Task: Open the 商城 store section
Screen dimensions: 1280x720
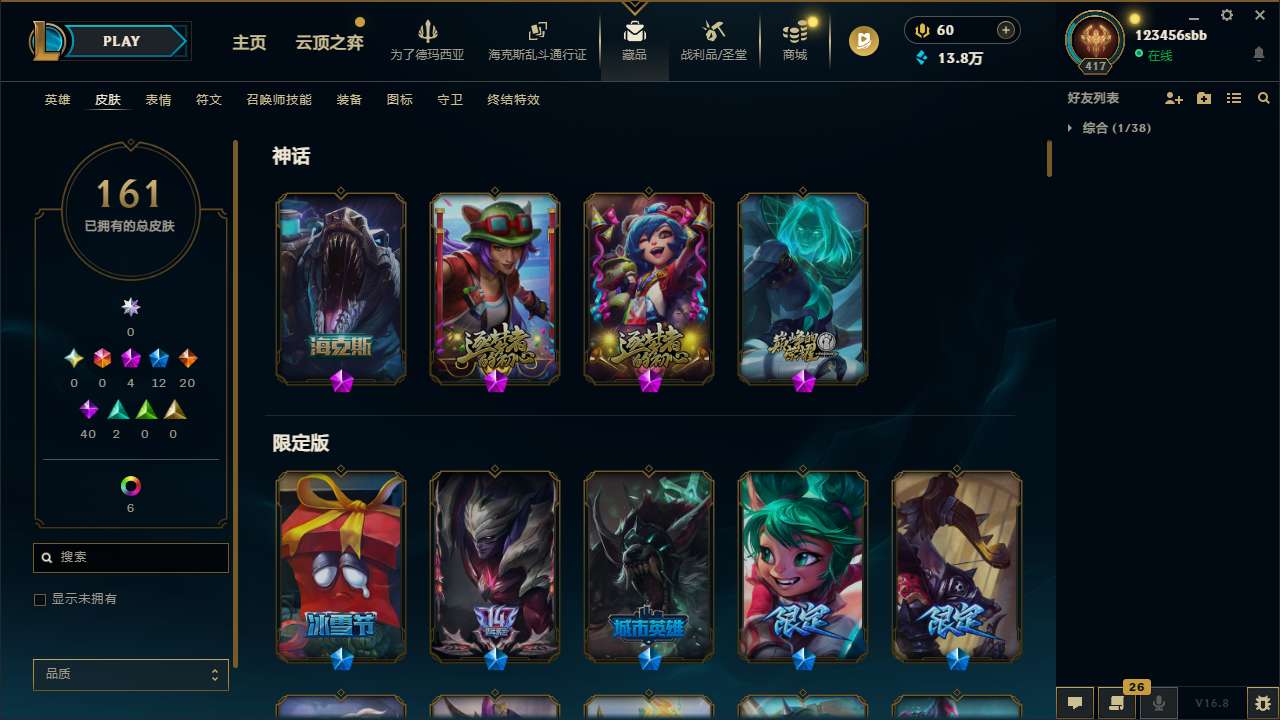Action: pos(795,42)
